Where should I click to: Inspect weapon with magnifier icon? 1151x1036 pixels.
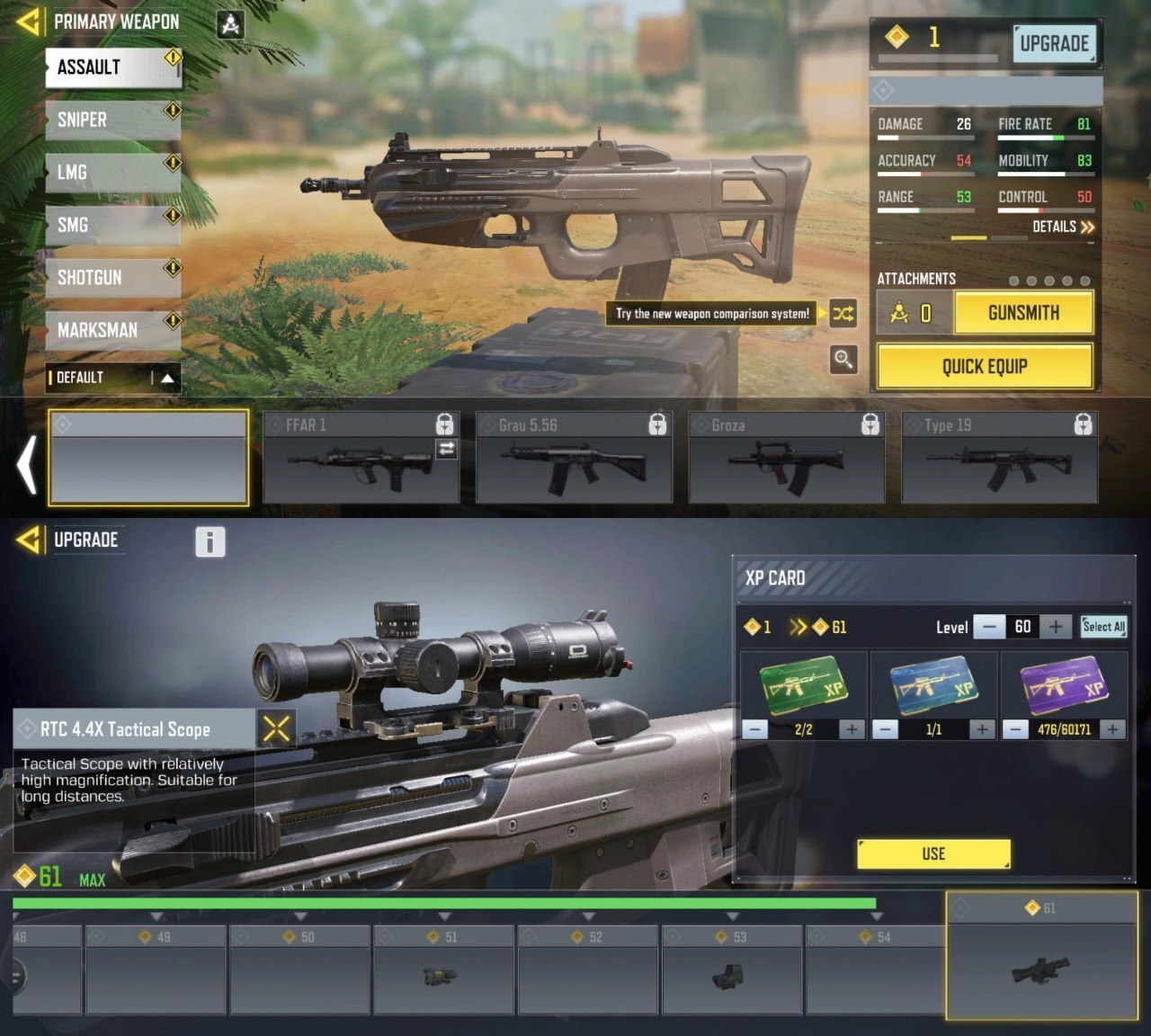843,360
